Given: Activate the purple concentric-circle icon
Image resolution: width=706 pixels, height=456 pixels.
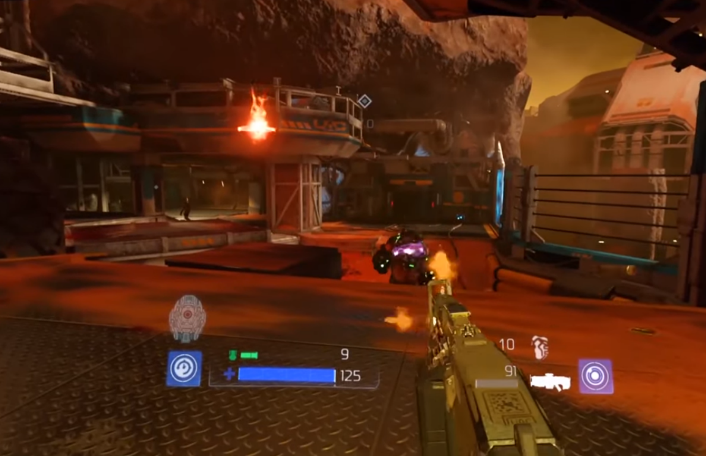Looking at the screenshot, I should [596, 376].
